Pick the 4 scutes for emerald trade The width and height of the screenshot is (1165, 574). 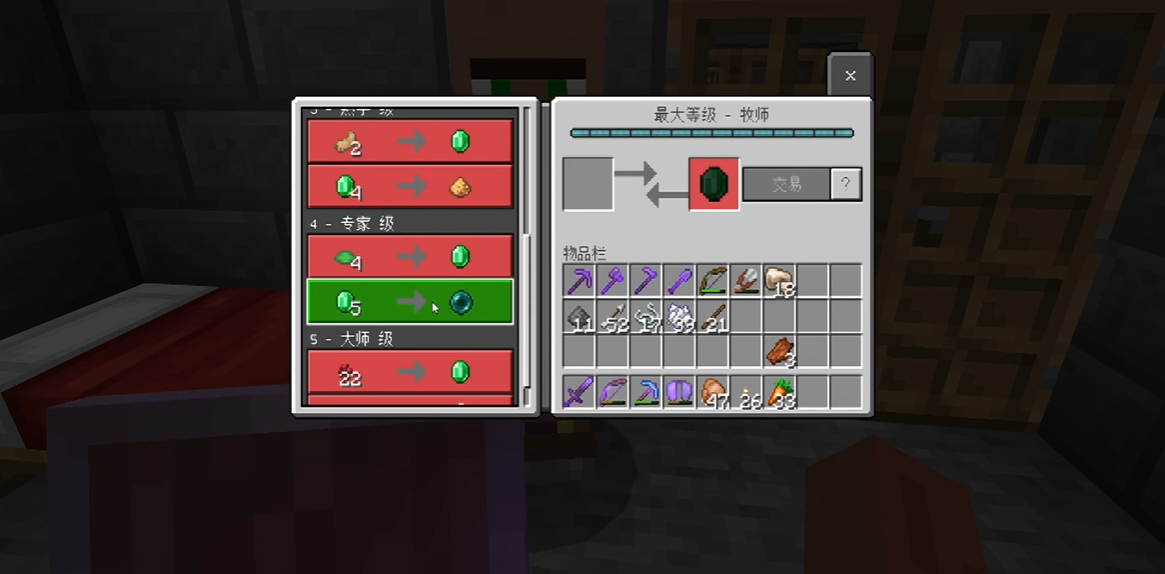[410, 257]
